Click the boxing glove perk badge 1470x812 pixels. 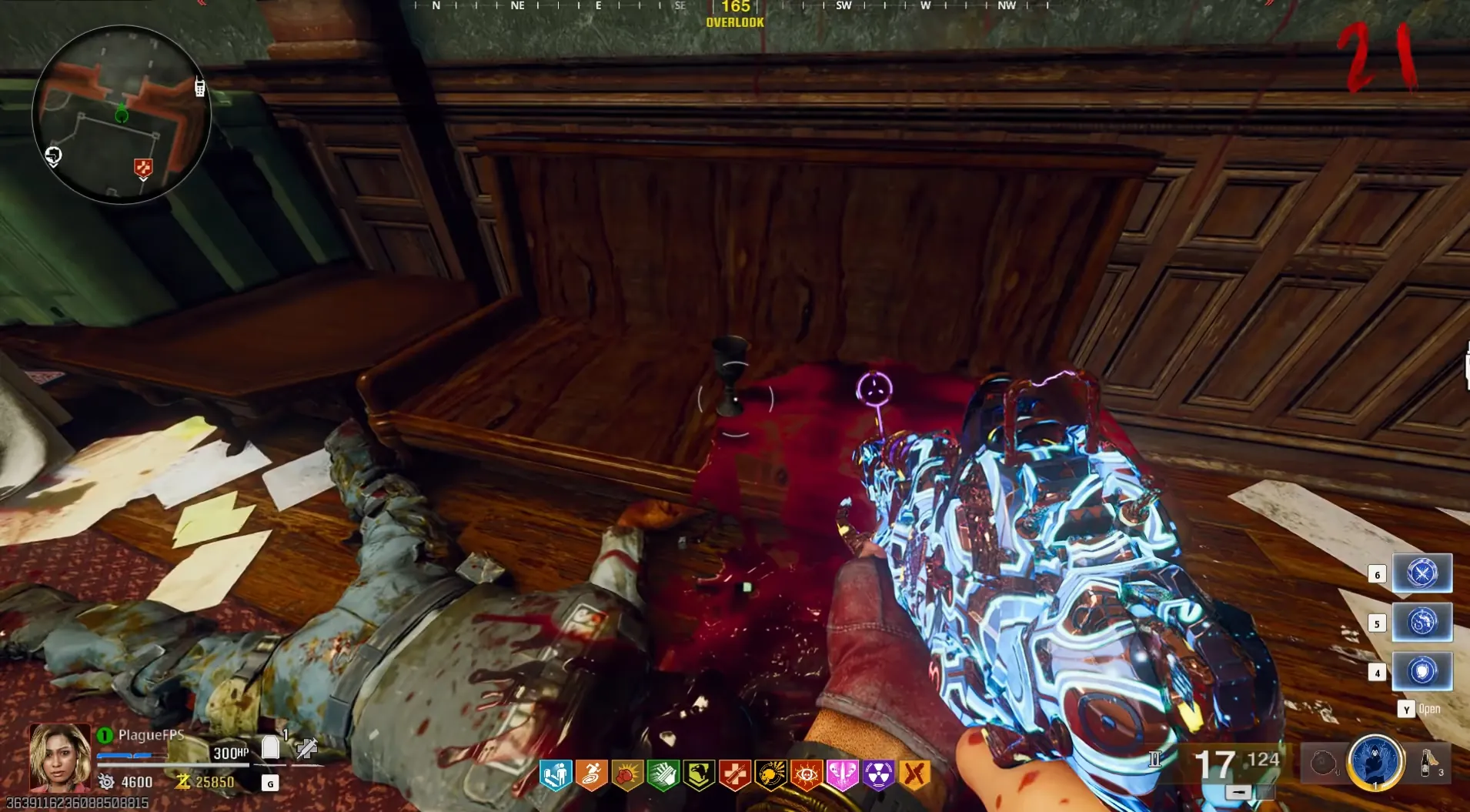click(627, 775)
